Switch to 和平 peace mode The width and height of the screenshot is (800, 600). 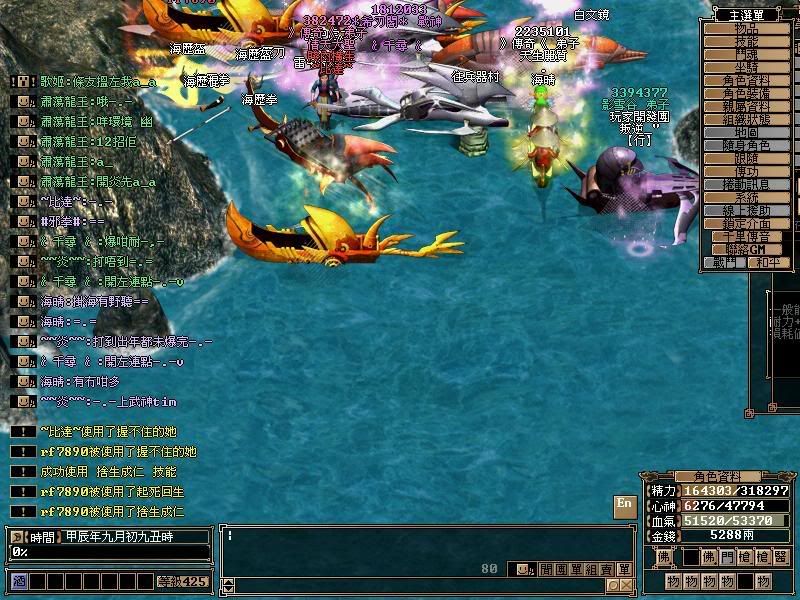767,263
